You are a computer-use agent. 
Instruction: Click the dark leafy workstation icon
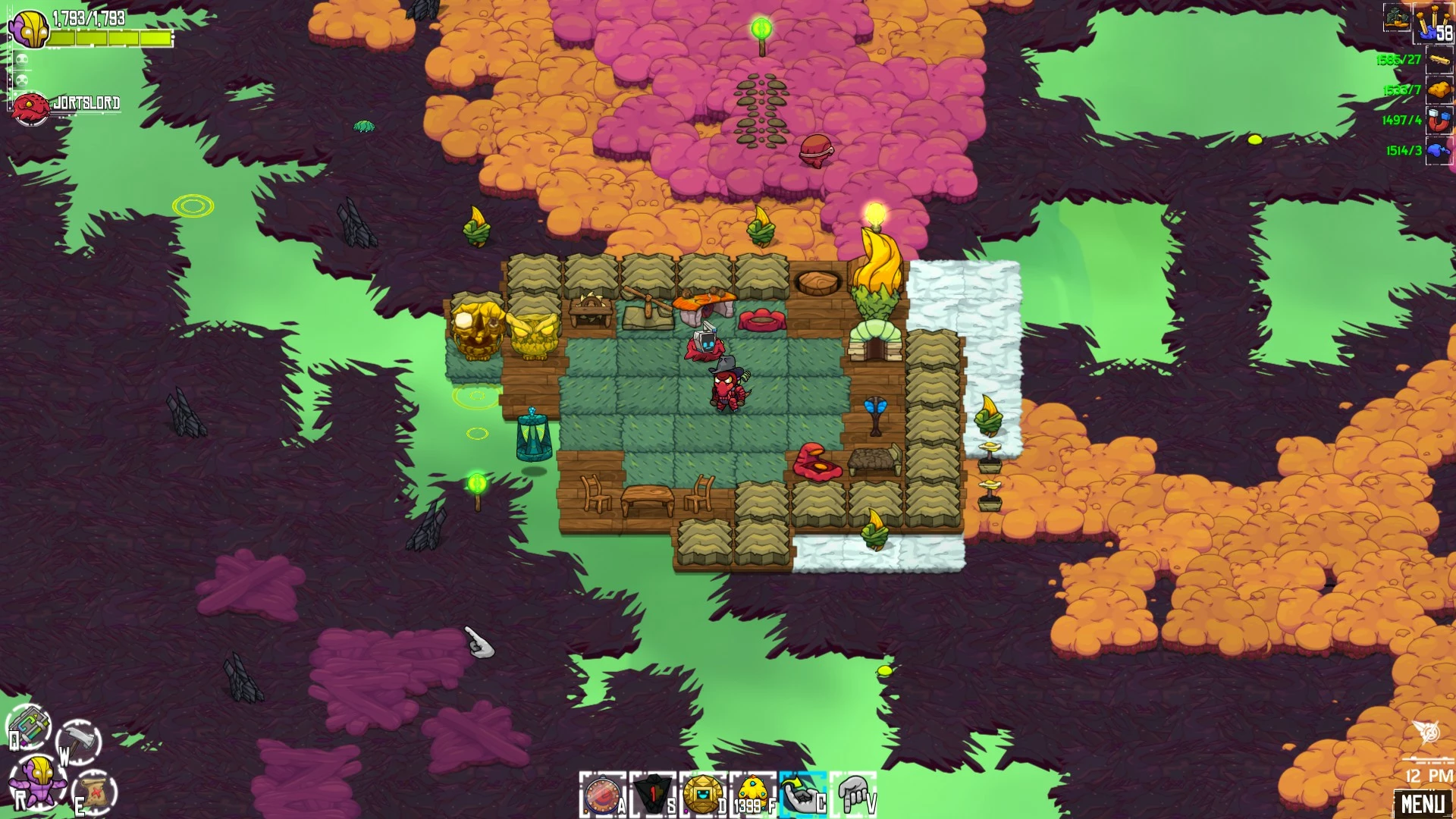[1397, 17]
